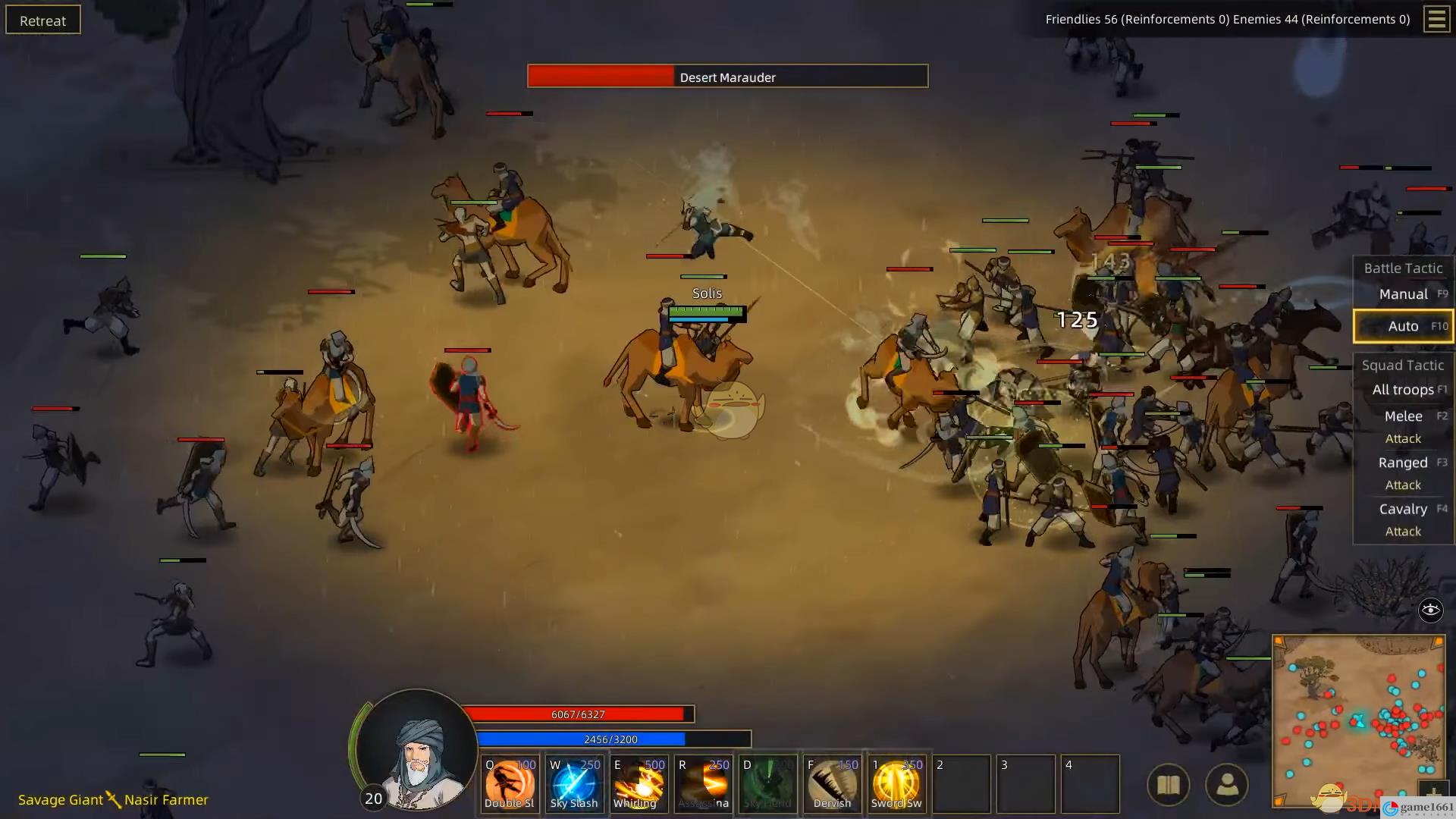Select the Ranged squad
This screenshot has width=1456, height=819.
coord(1403,463)
